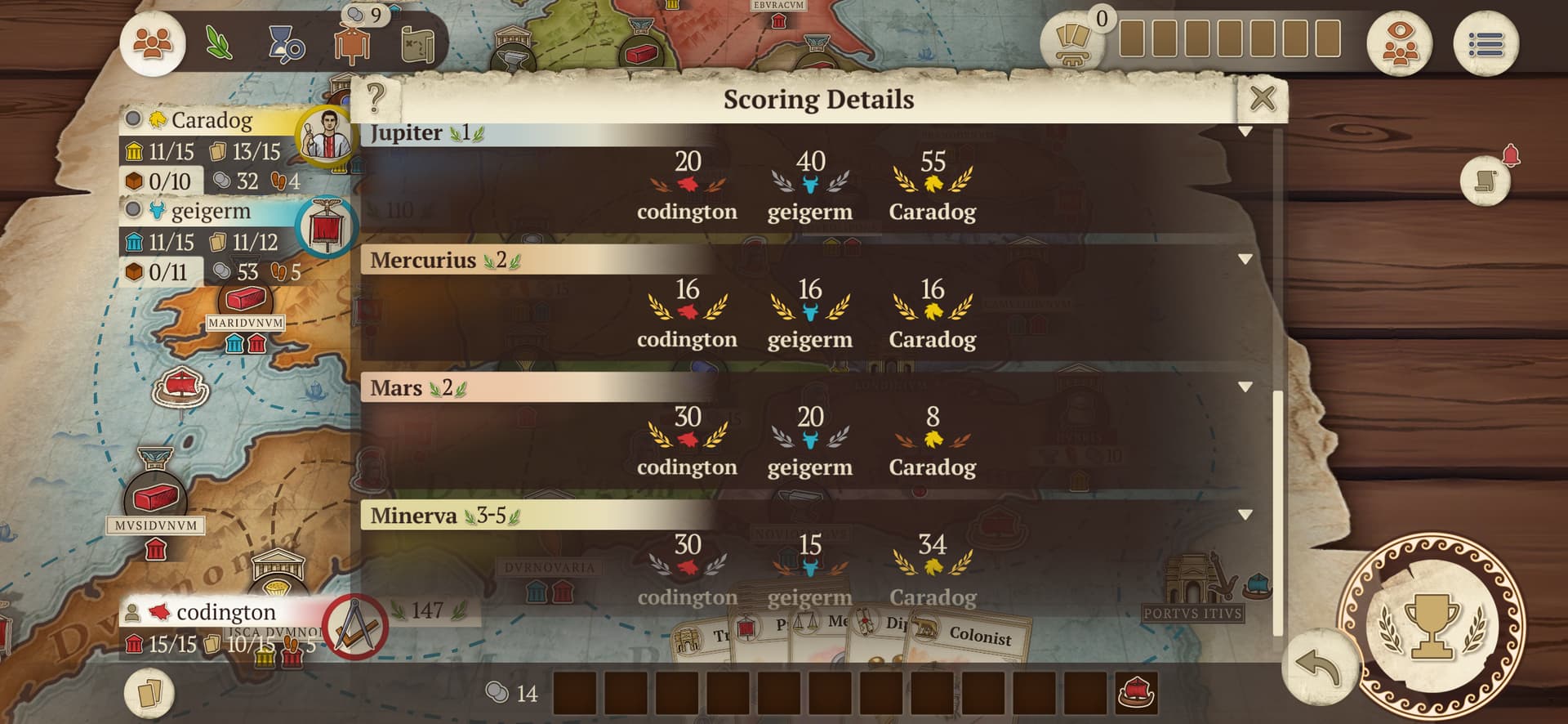Open the market stall toolbar icon
The width and height of the screenshot is (1568, 724).
coord(352,45)
